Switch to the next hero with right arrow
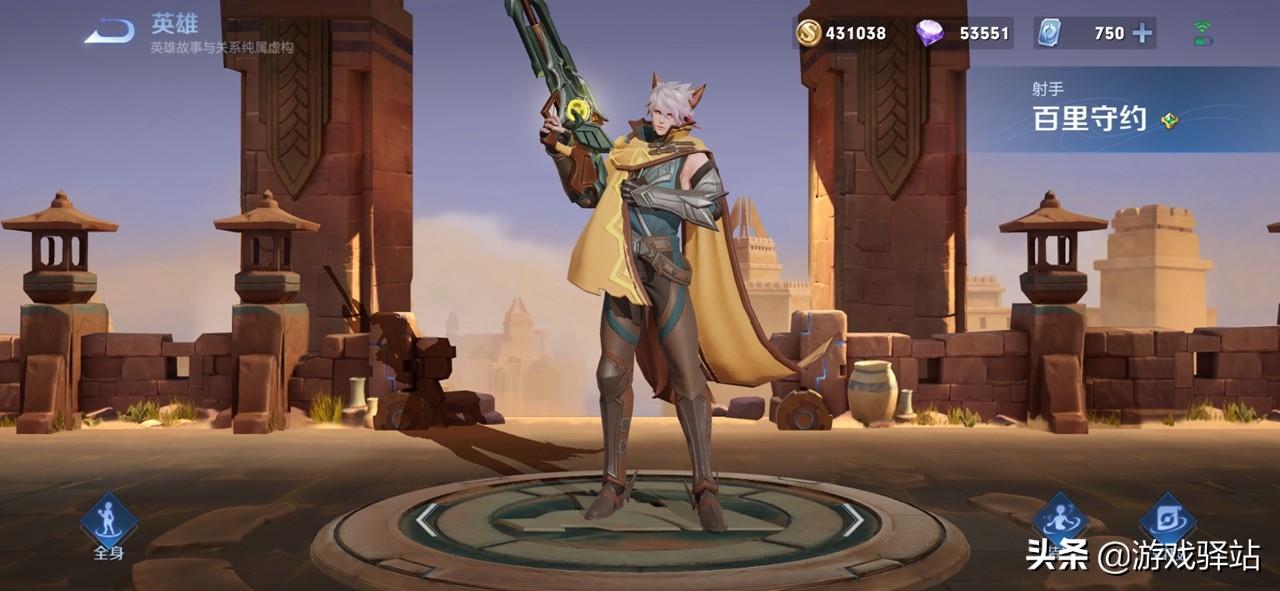Viewport: 1280px width, 591px height. tap(852, 519)
